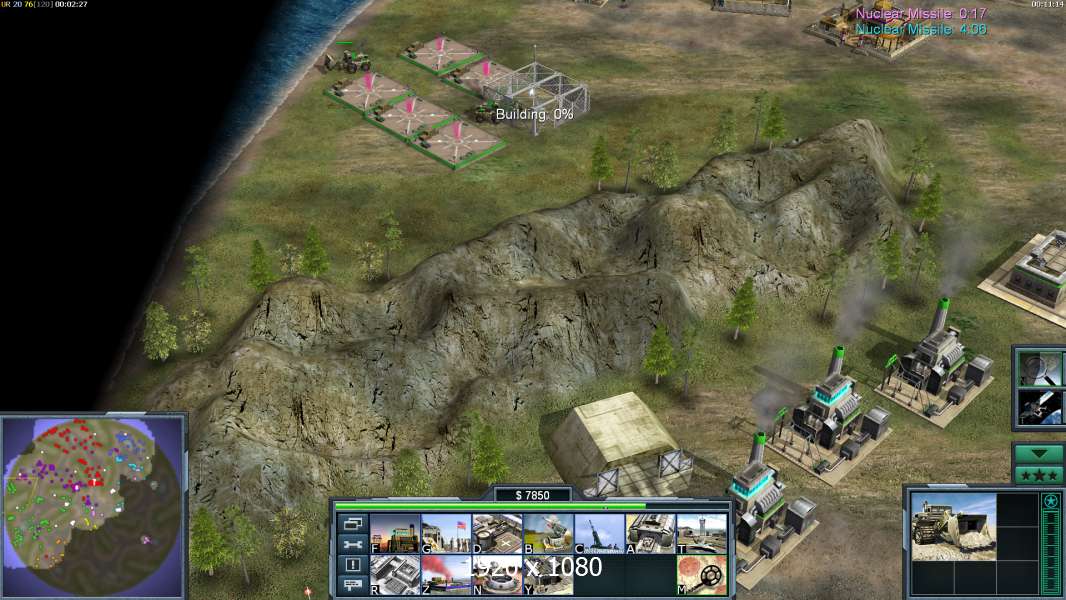Click the selected bulldozer portrait

tap(953, 525)
